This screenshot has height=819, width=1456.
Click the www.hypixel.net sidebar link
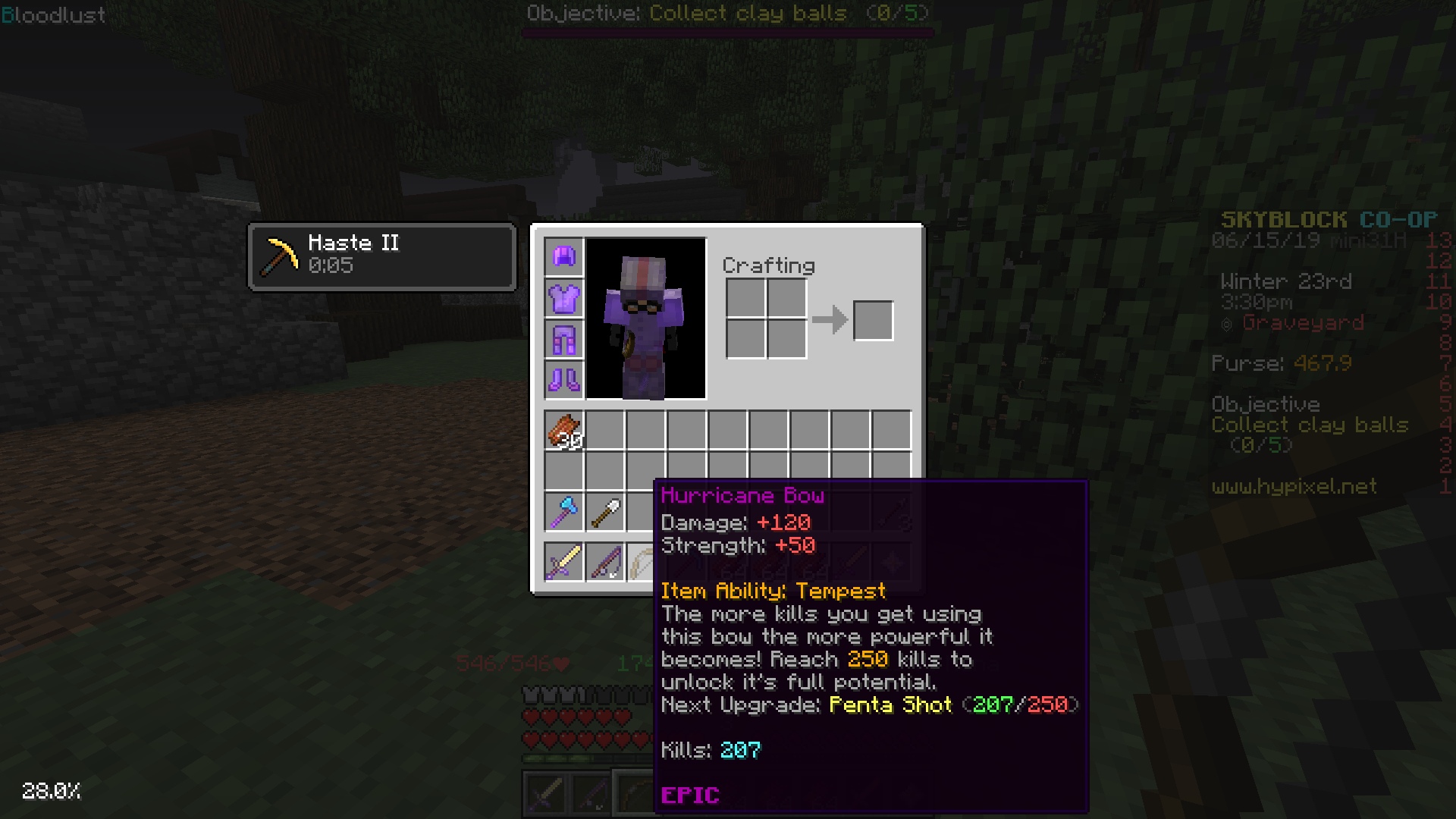pyautogui.click(x=1293, y=488)
